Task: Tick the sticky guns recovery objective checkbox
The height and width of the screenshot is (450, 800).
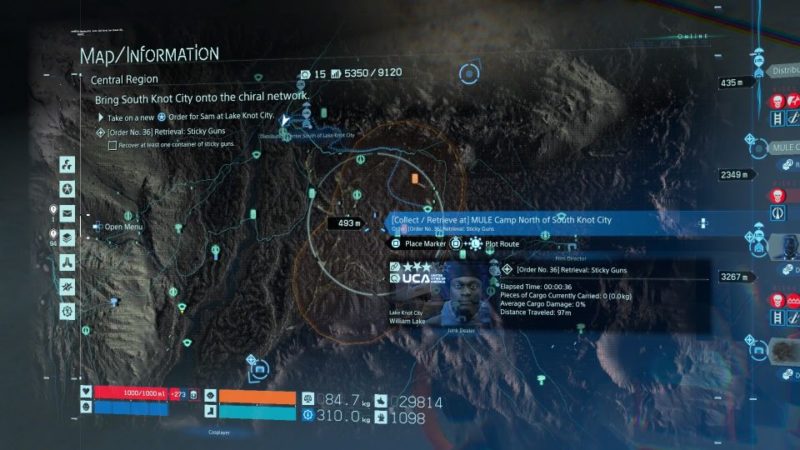Action: (x=111, y=145)
